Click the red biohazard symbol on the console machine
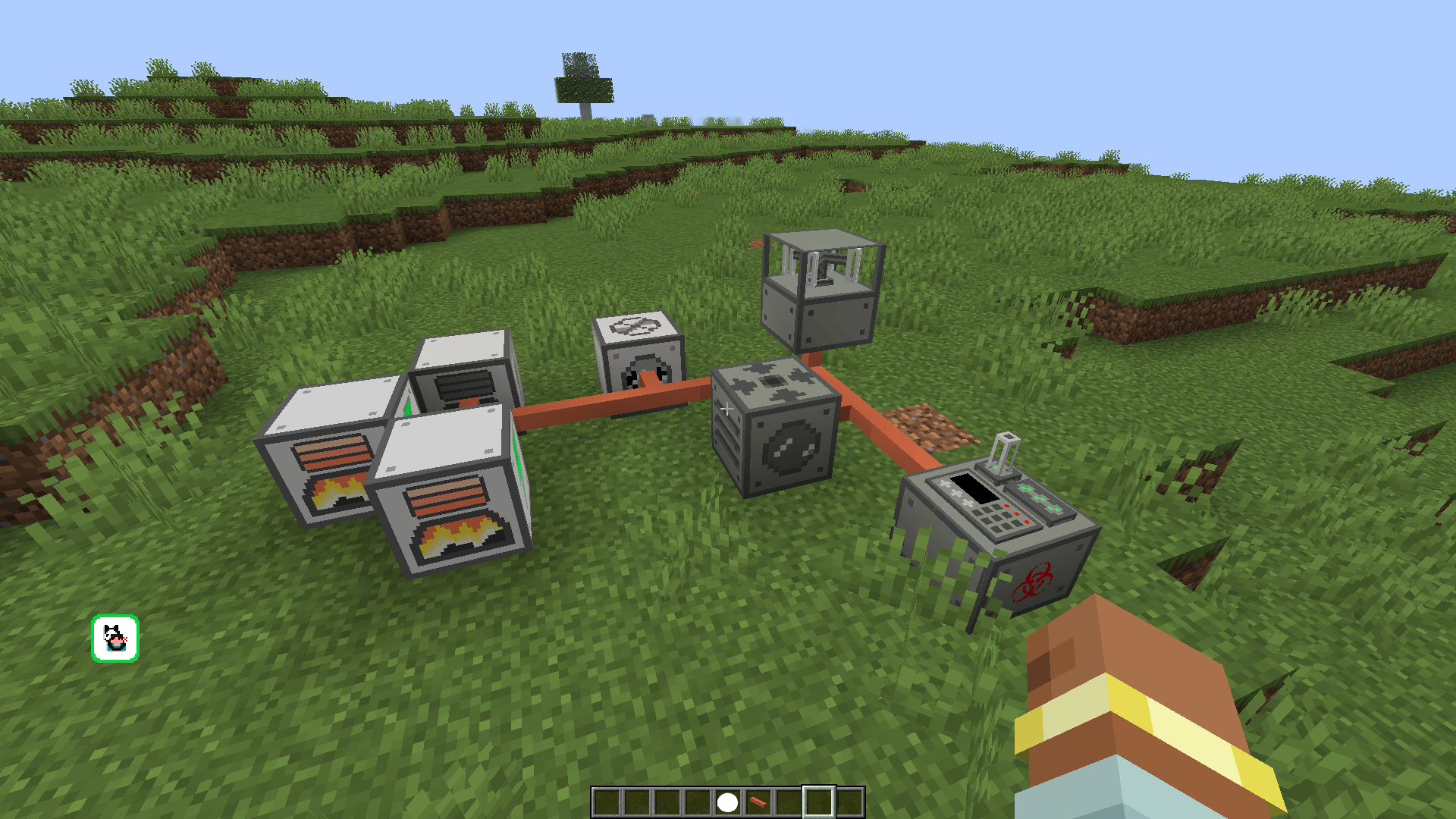Screen dimensions: 1456x819 (x=1031, y=578)
